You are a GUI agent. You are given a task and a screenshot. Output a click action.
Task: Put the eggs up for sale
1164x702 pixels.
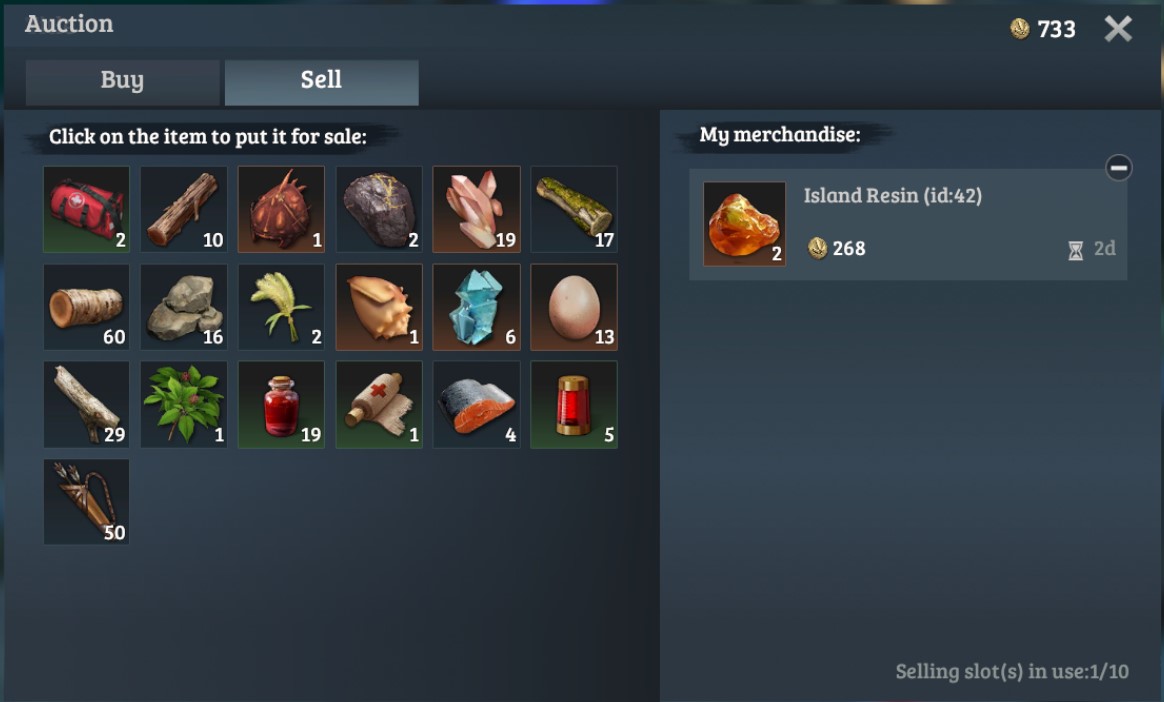point(573,307)
